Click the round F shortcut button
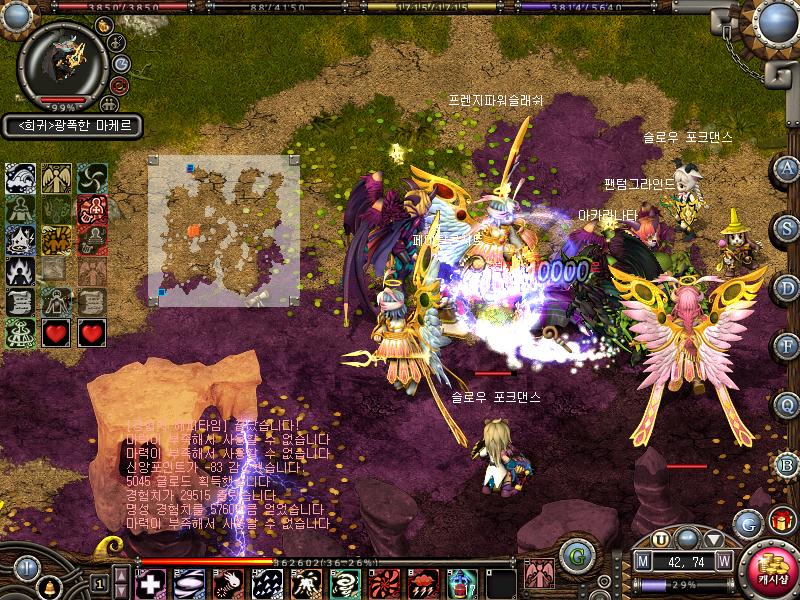This screenshot has height=600, width=800. click(x=787, y=346)
